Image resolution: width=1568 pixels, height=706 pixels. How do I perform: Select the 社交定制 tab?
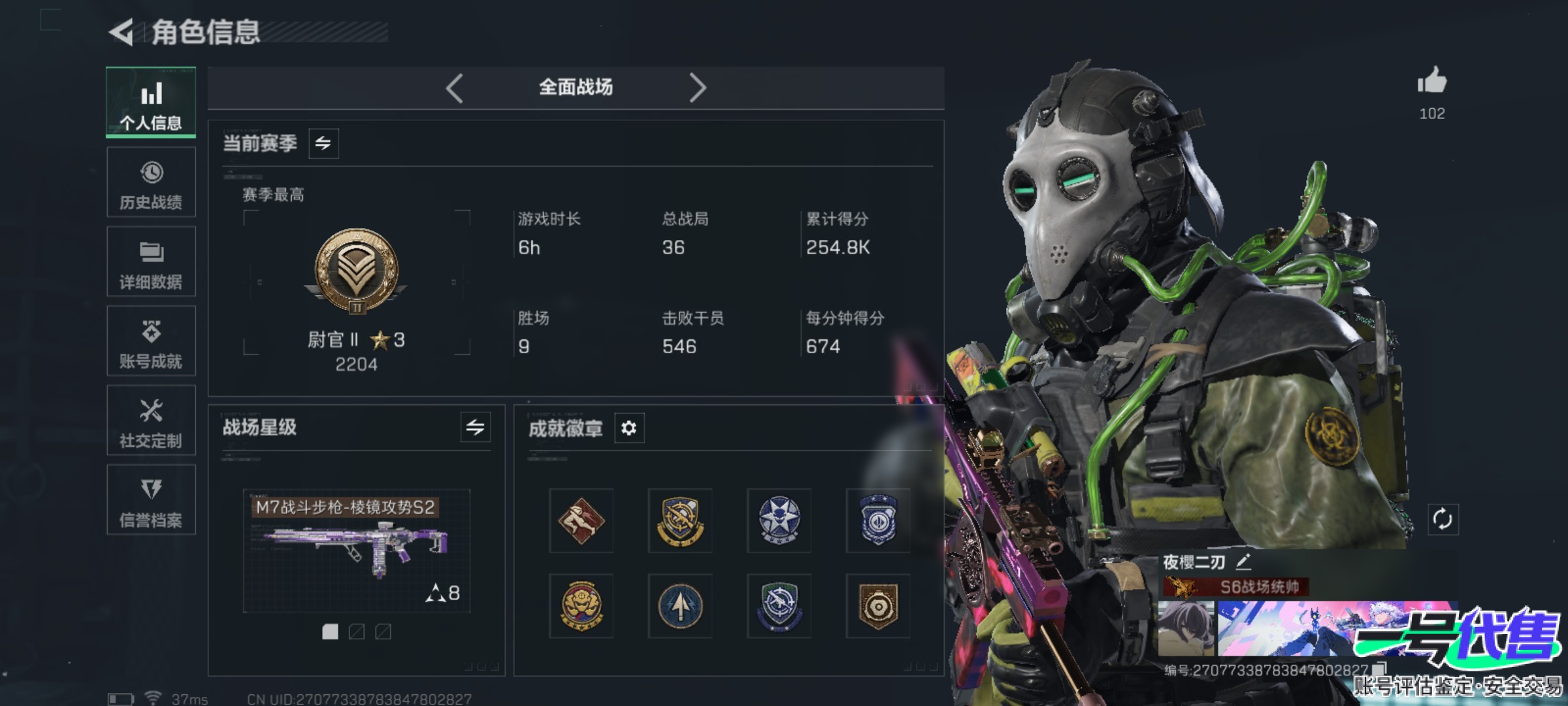(x=151, y=421)
